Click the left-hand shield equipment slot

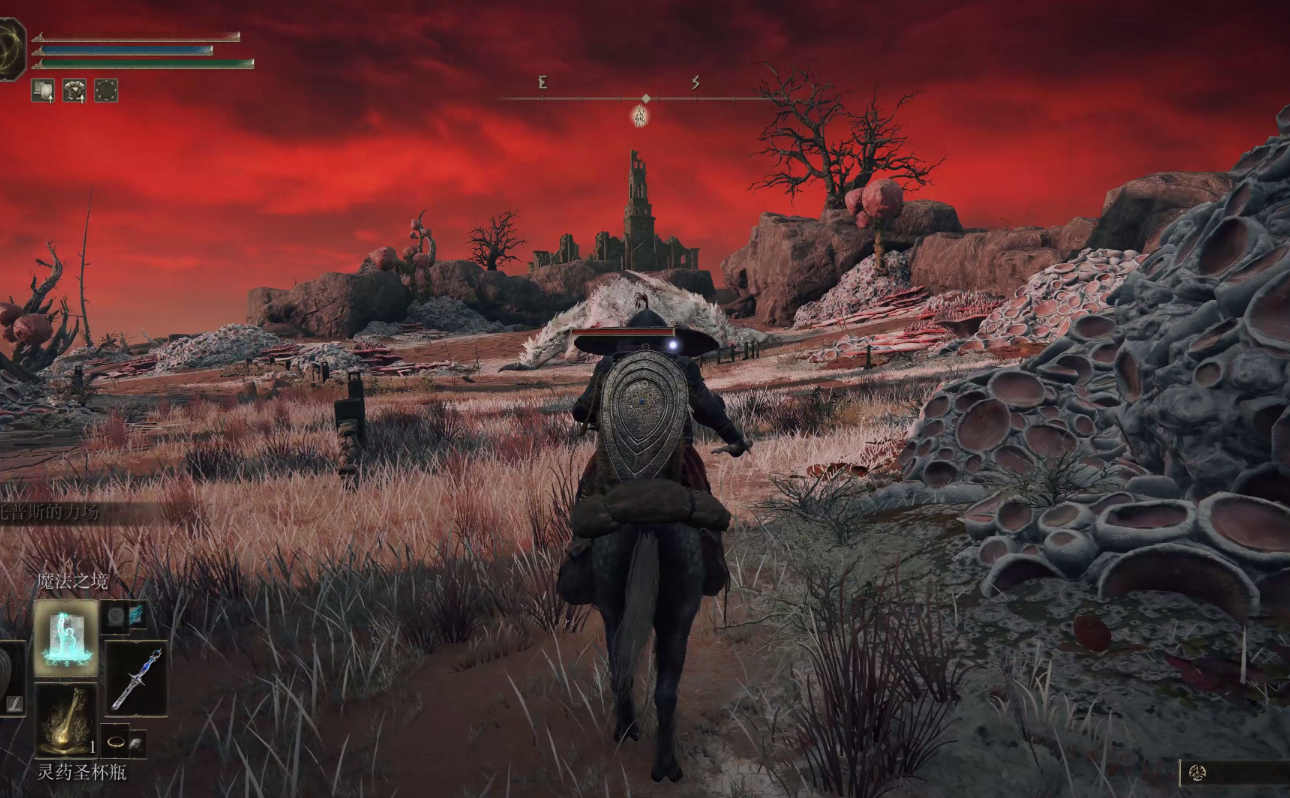tap(10, 678)
